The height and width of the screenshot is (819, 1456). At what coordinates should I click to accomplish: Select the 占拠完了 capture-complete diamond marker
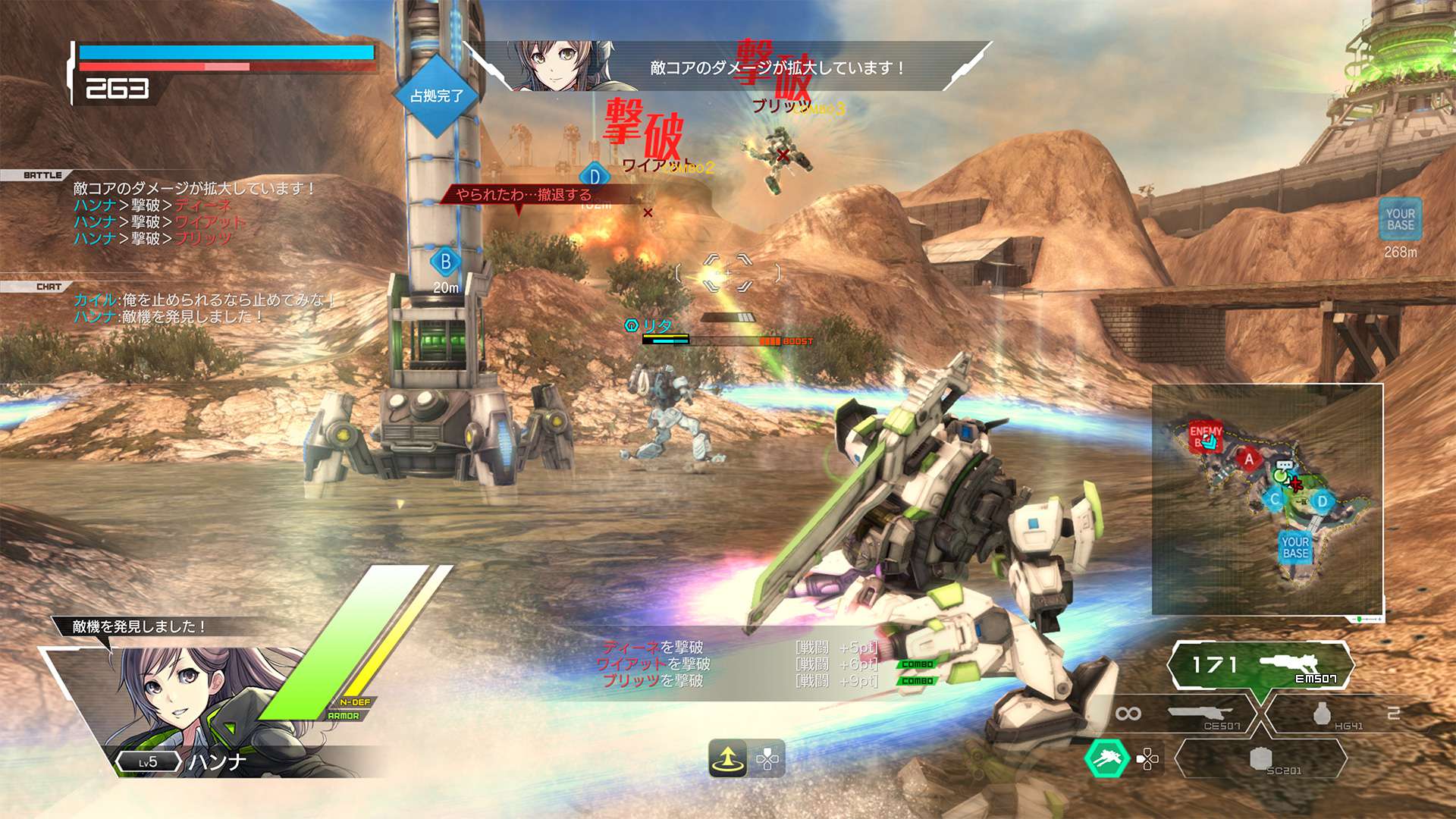point(436,96)
